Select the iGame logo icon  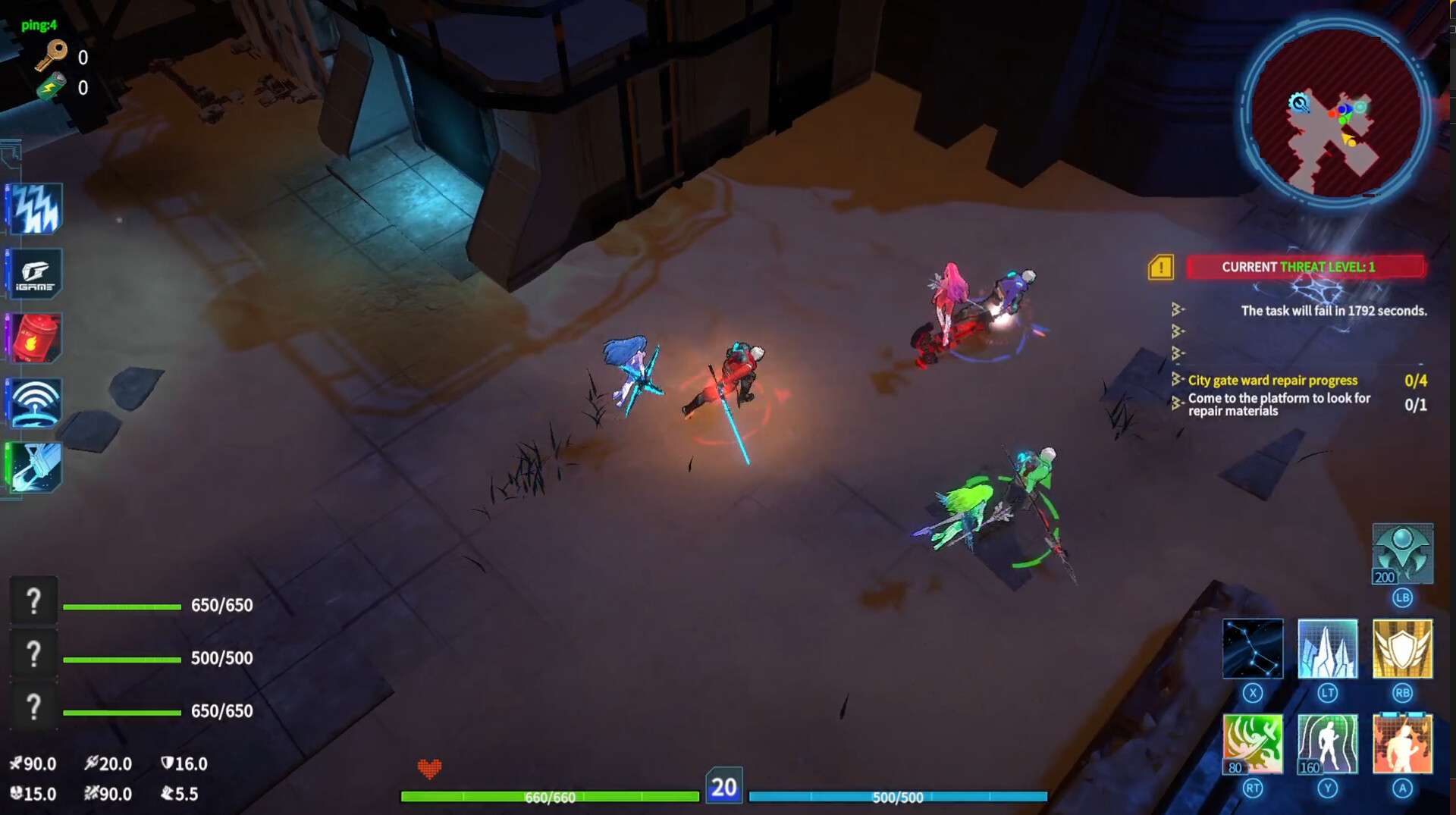point(34,274)
